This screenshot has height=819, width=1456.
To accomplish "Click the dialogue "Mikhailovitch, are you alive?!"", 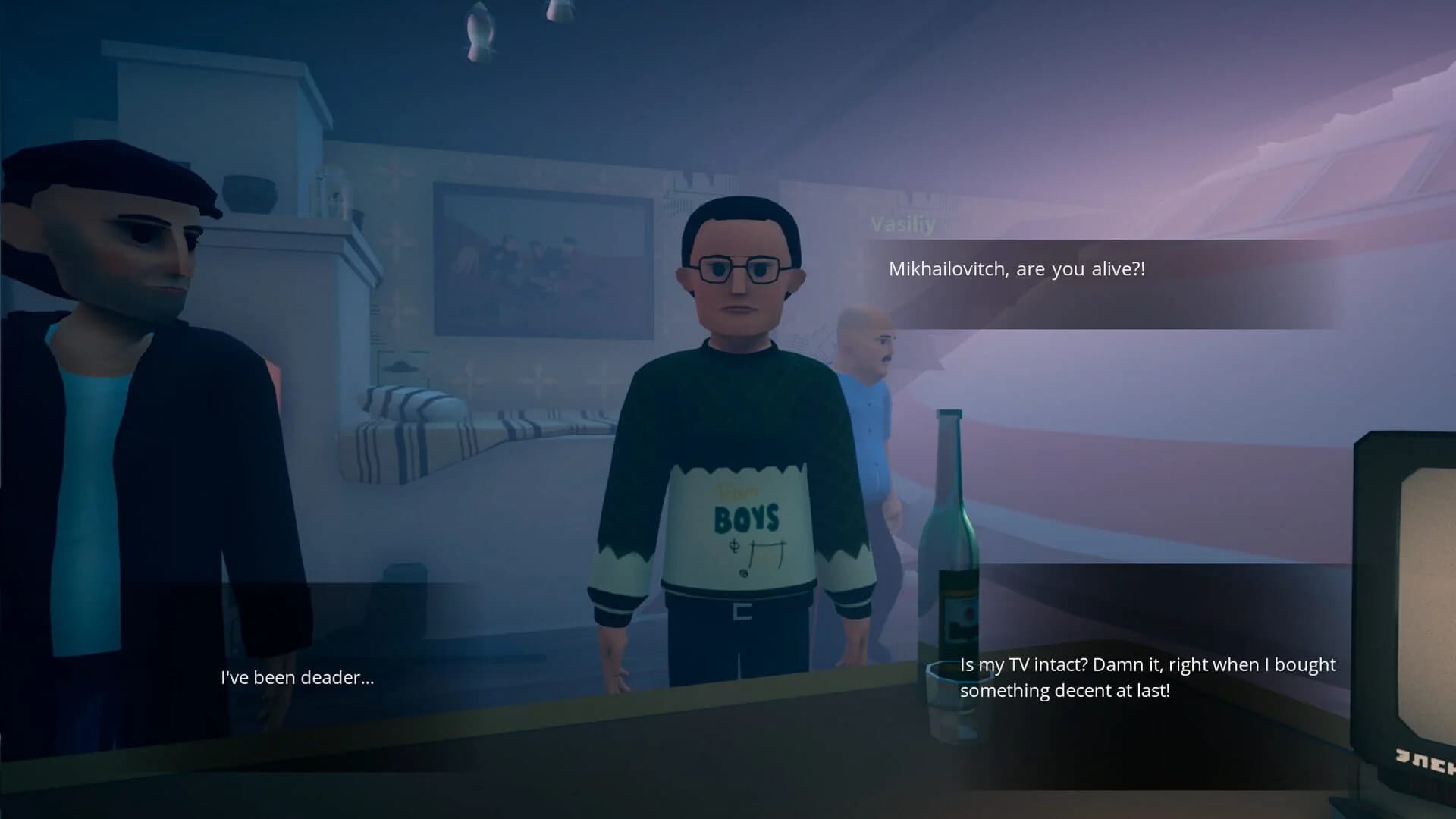I will click(1016, 268).
